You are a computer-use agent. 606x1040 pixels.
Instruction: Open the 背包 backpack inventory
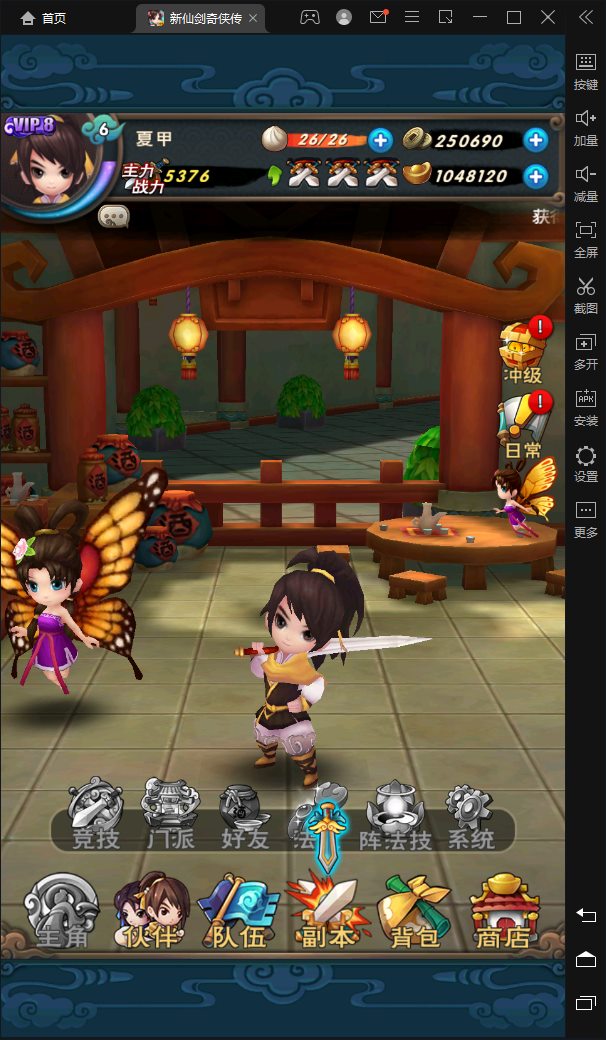point(413,910)
